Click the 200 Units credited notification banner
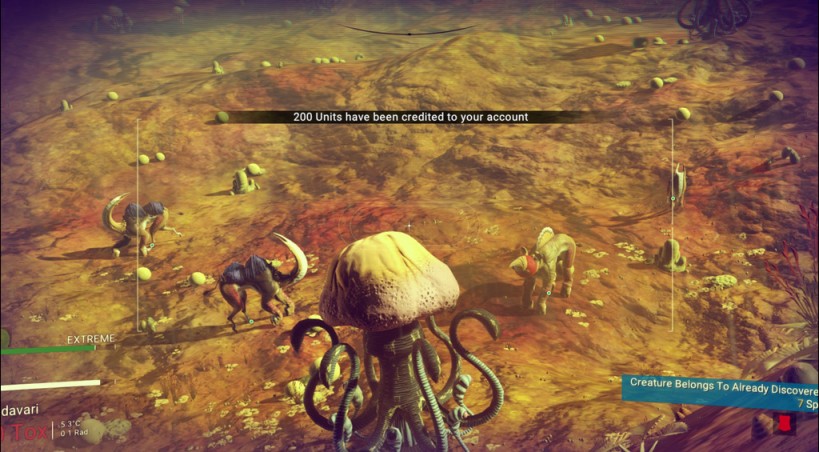The width and height of the screenshot is (819, 452). 410,117
